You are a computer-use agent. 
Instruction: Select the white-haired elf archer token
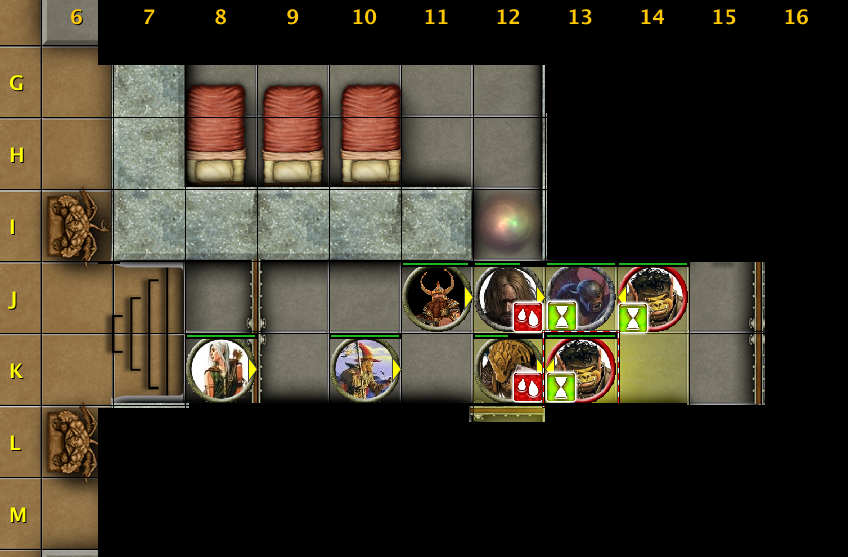click(220, 369)
